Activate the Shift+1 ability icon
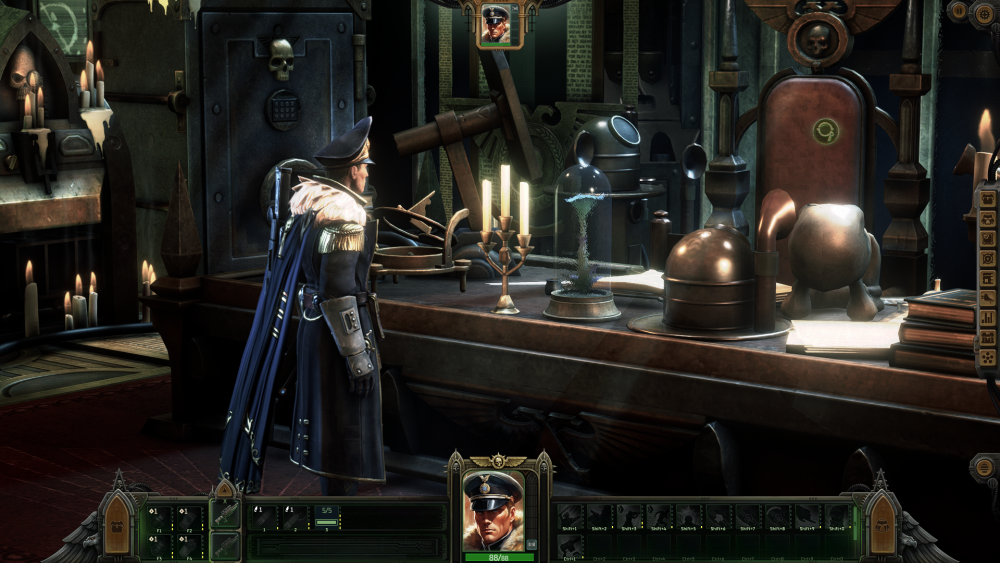 tap(570, 516)
